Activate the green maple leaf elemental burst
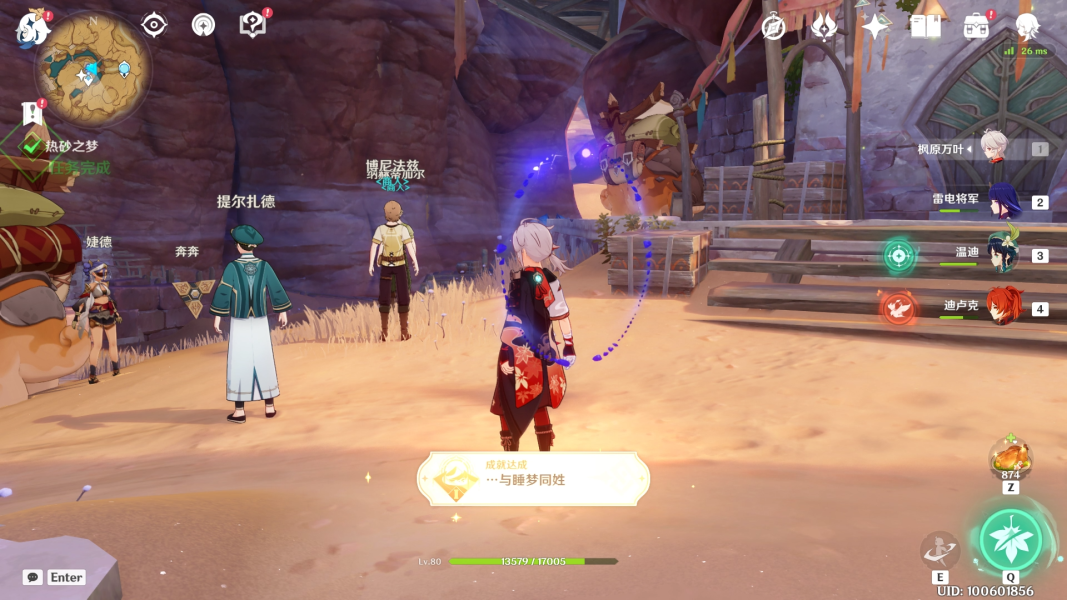The width and height of the screenshot is (1067, 600). click(1010, 539)
